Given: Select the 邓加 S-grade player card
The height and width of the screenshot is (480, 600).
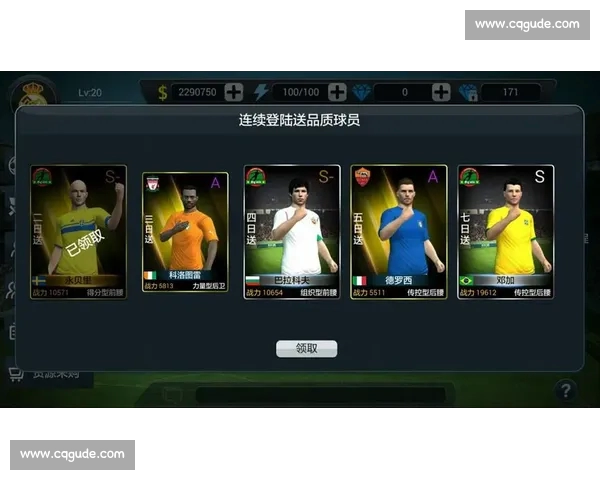Looking at the screenshot, I should click(506, 234).
